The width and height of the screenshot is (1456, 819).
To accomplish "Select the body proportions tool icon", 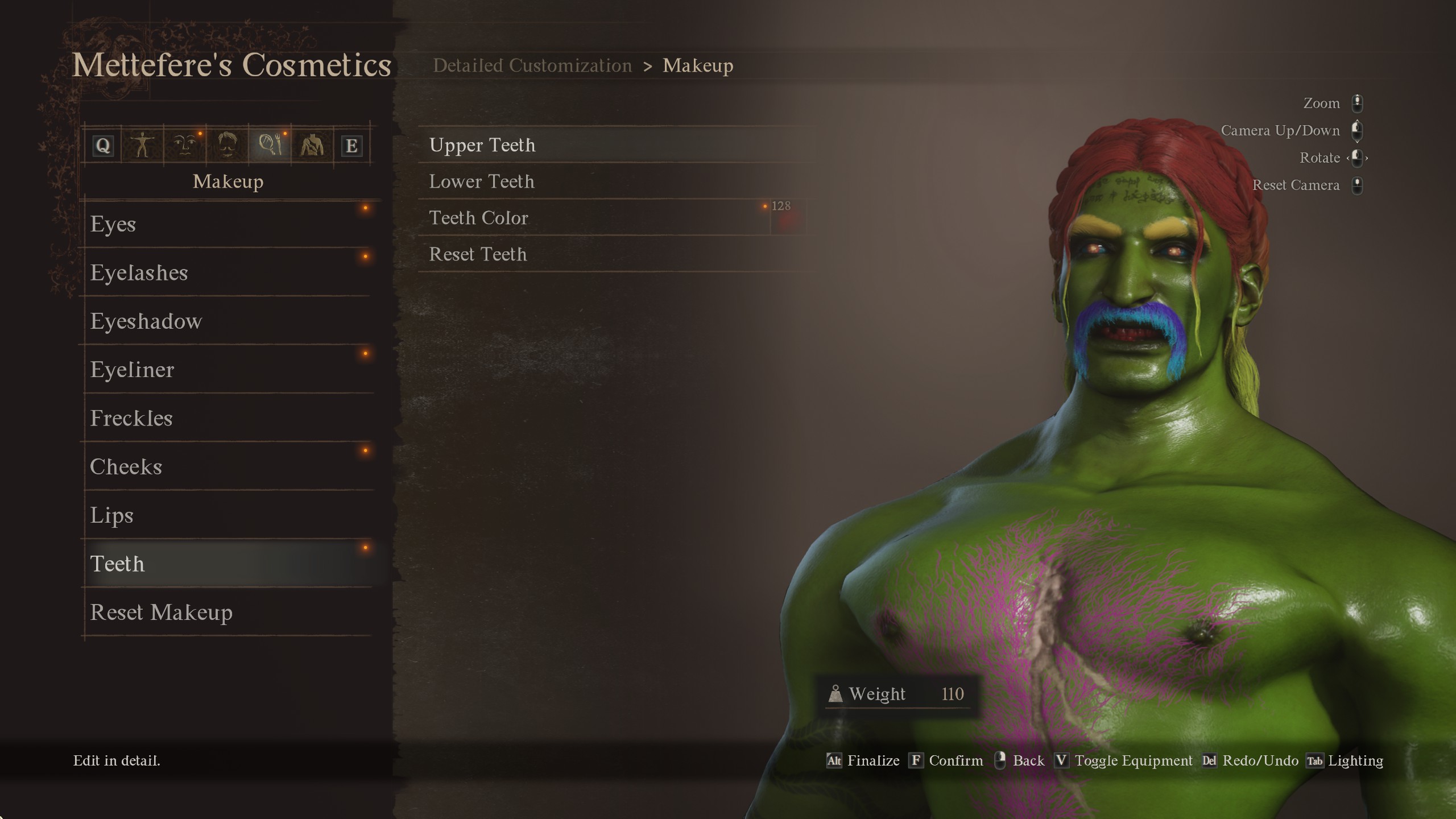I will (143, 144).
